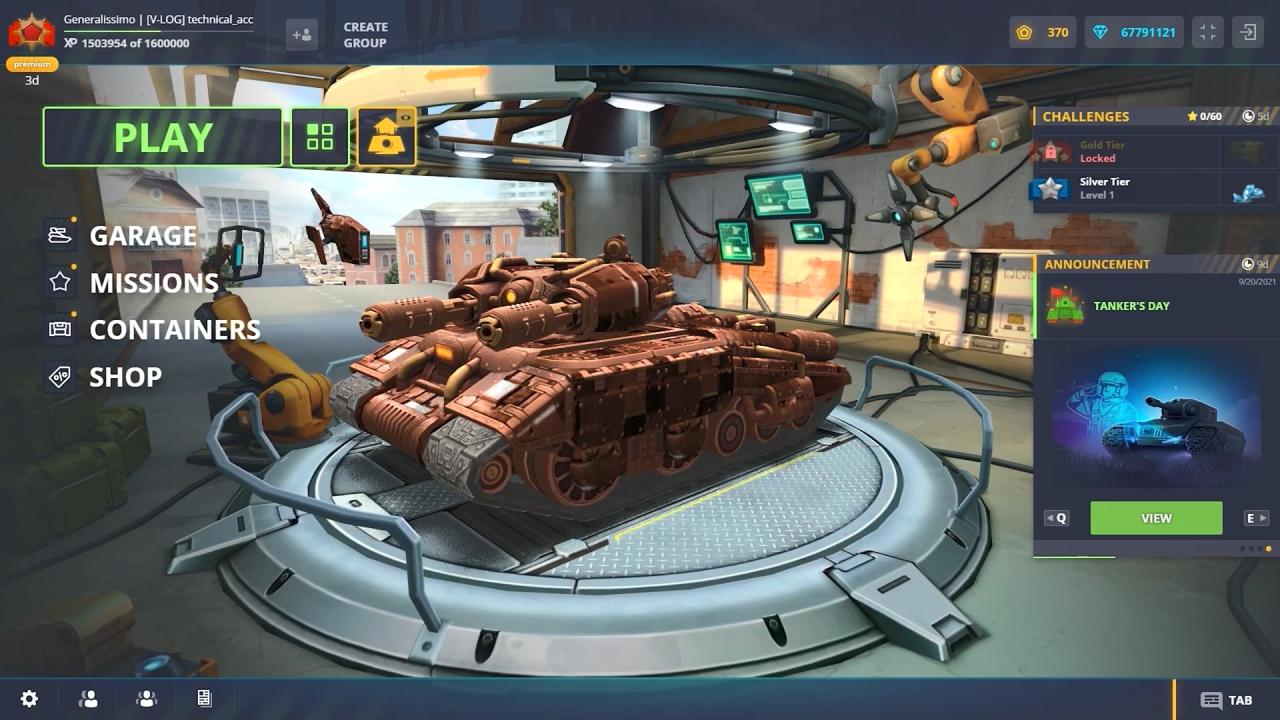Open the game mode selection grid icon
This screenshot has height=720, width=1280.
click(319, 137)
